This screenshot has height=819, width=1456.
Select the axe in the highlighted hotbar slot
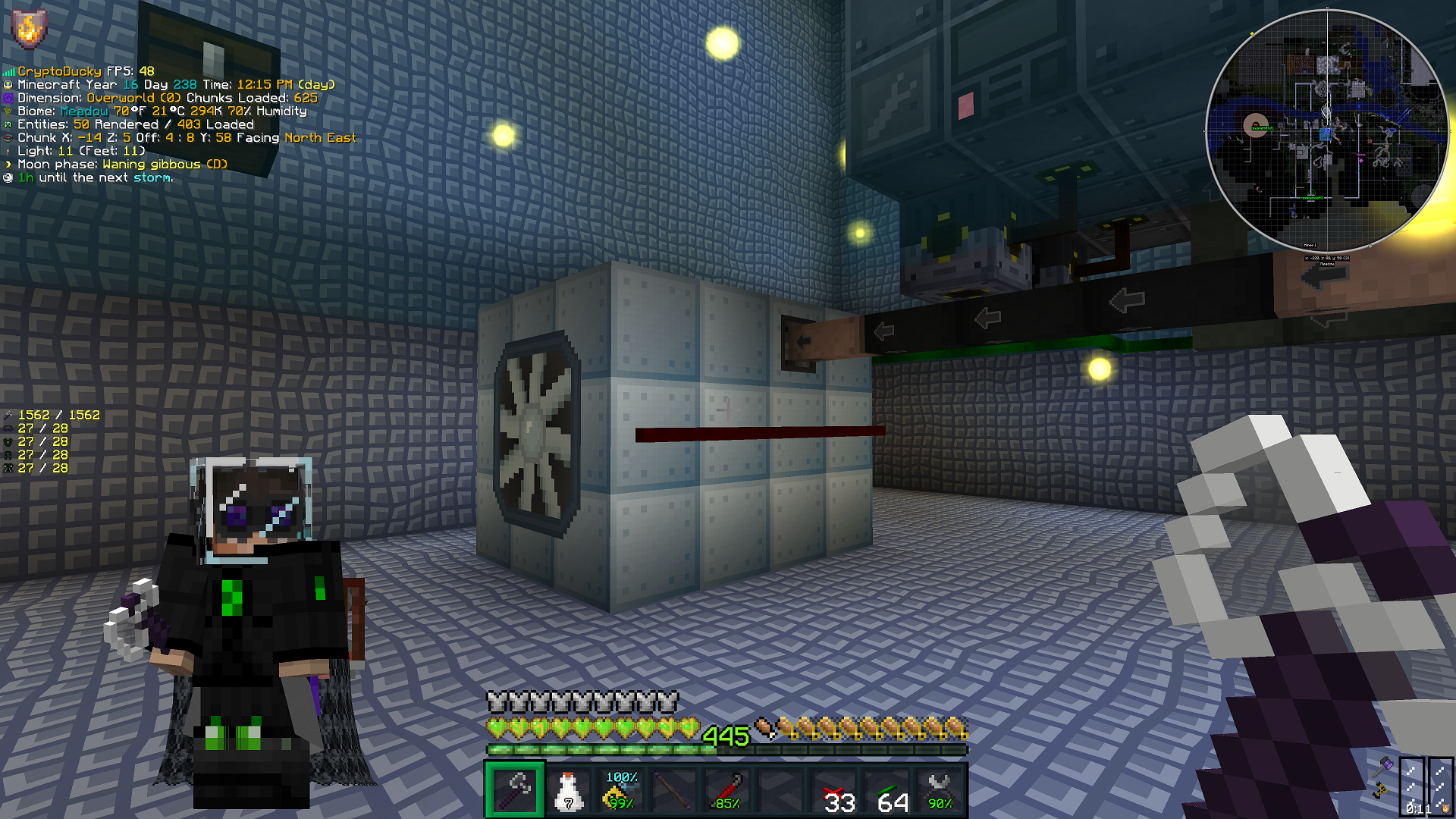click(515, 790)
